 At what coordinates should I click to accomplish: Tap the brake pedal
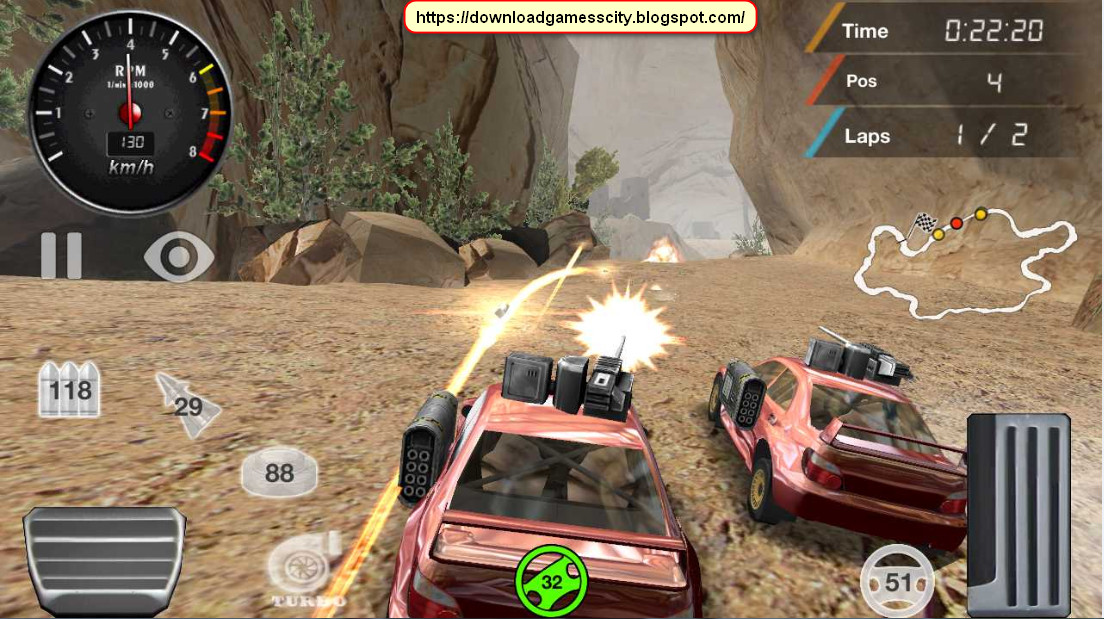(105, 558)
